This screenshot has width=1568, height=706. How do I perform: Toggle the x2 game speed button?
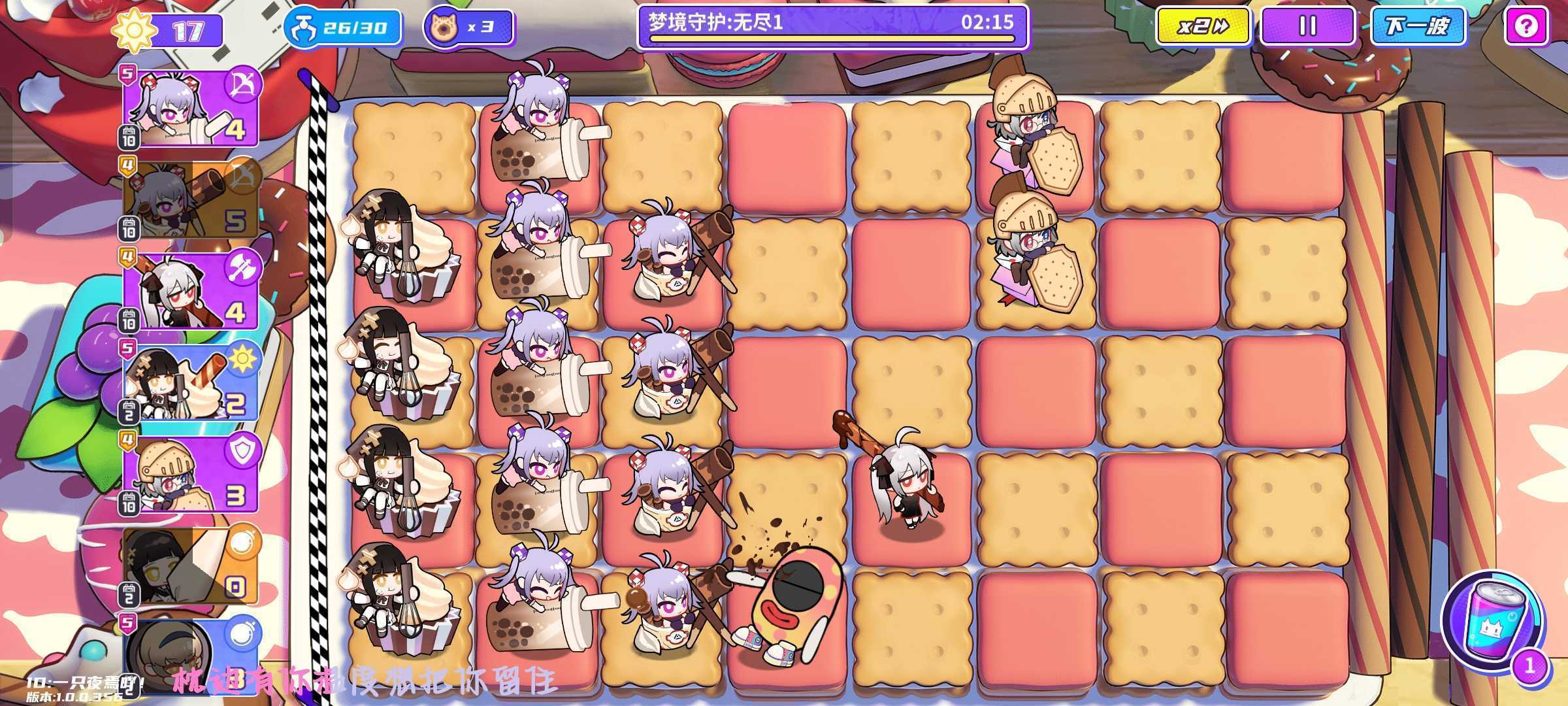(x=1201, y=26)
